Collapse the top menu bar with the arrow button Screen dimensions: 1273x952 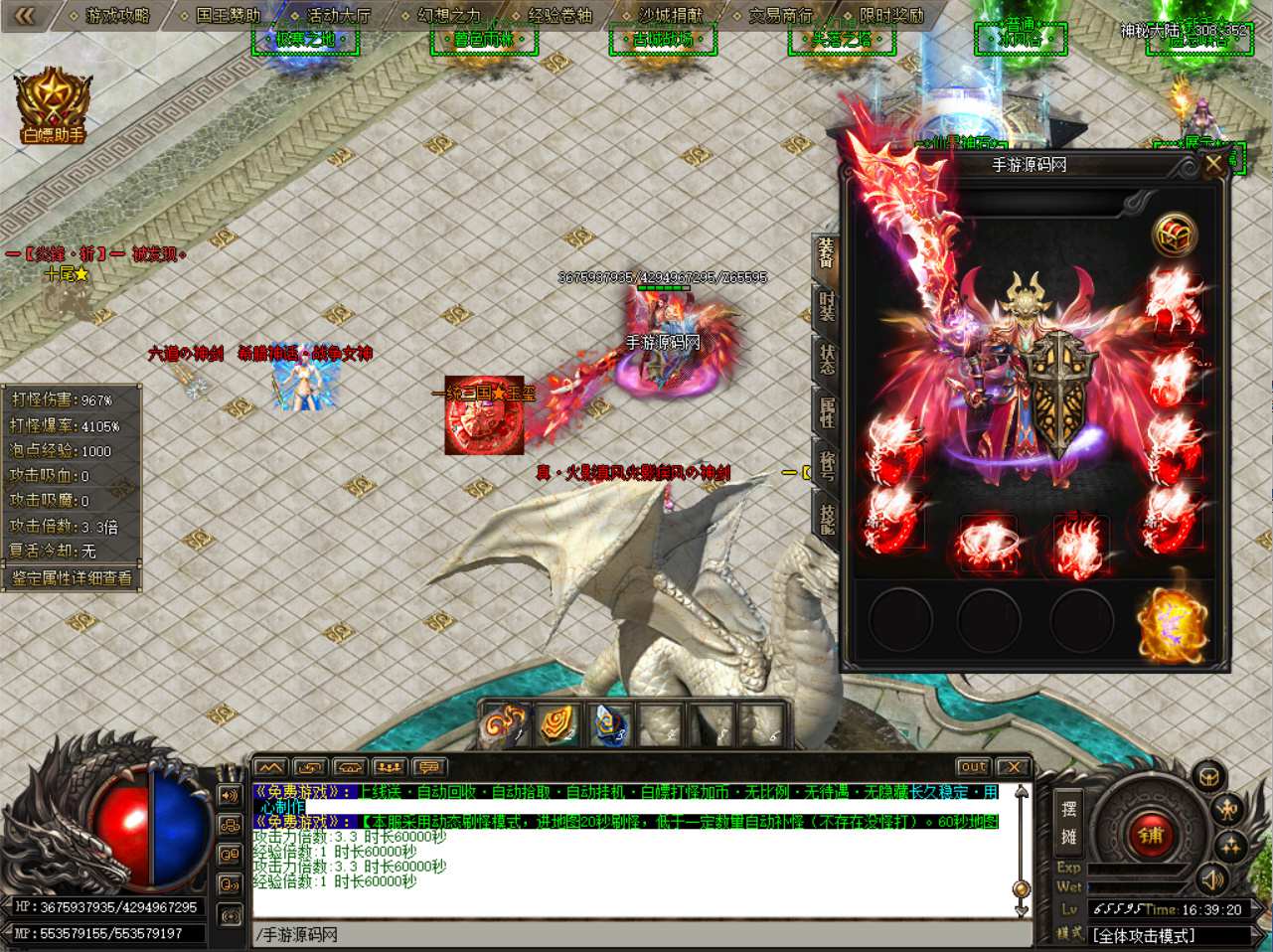pos(25,15)
